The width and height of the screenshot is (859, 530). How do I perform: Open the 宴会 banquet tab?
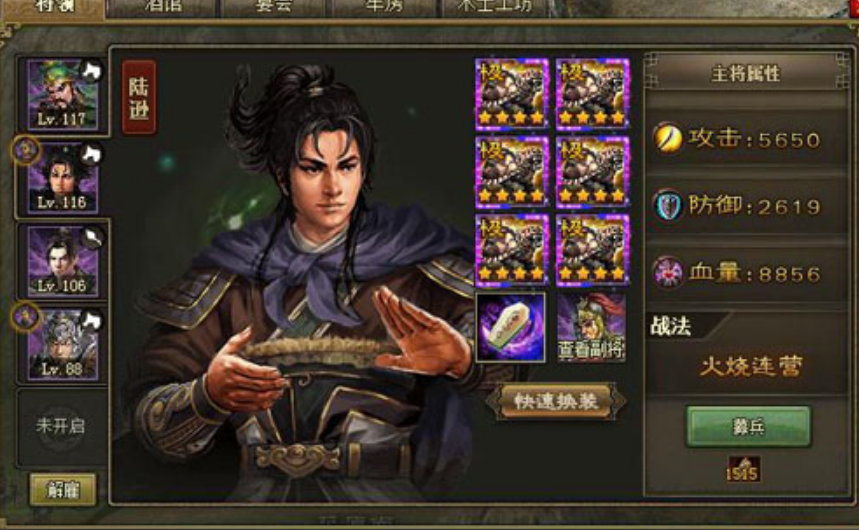[272, 7]
